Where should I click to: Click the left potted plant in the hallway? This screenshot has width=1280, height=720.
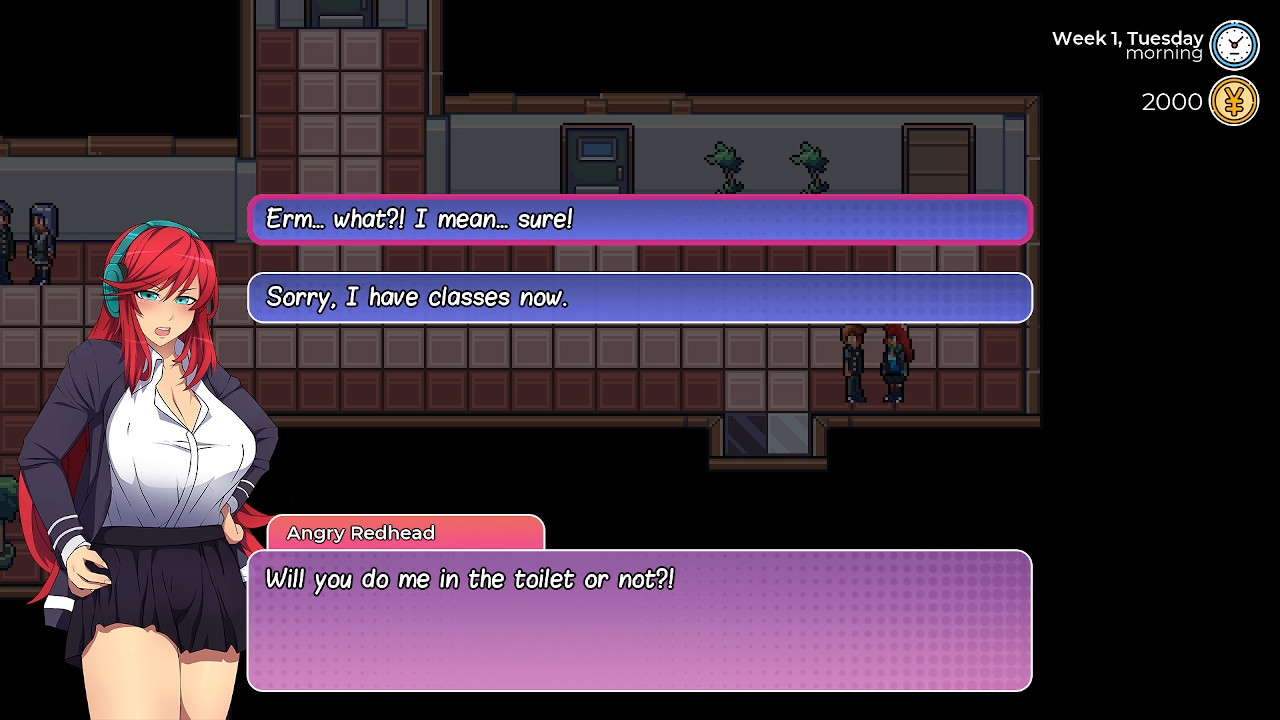pos(724,165)
